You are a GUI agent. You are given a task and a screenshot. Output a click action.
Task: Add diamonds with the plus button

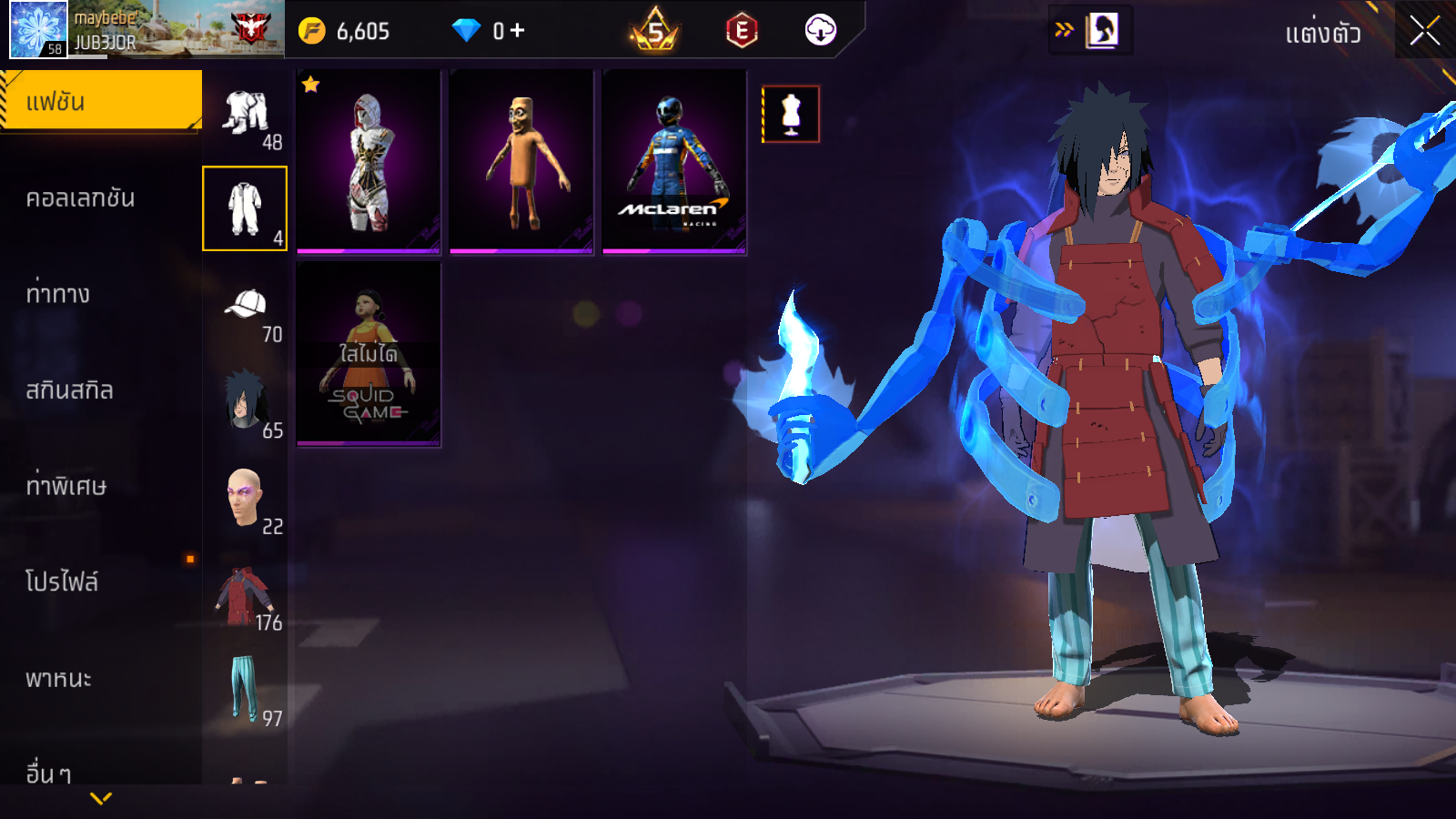coord(518,31)
